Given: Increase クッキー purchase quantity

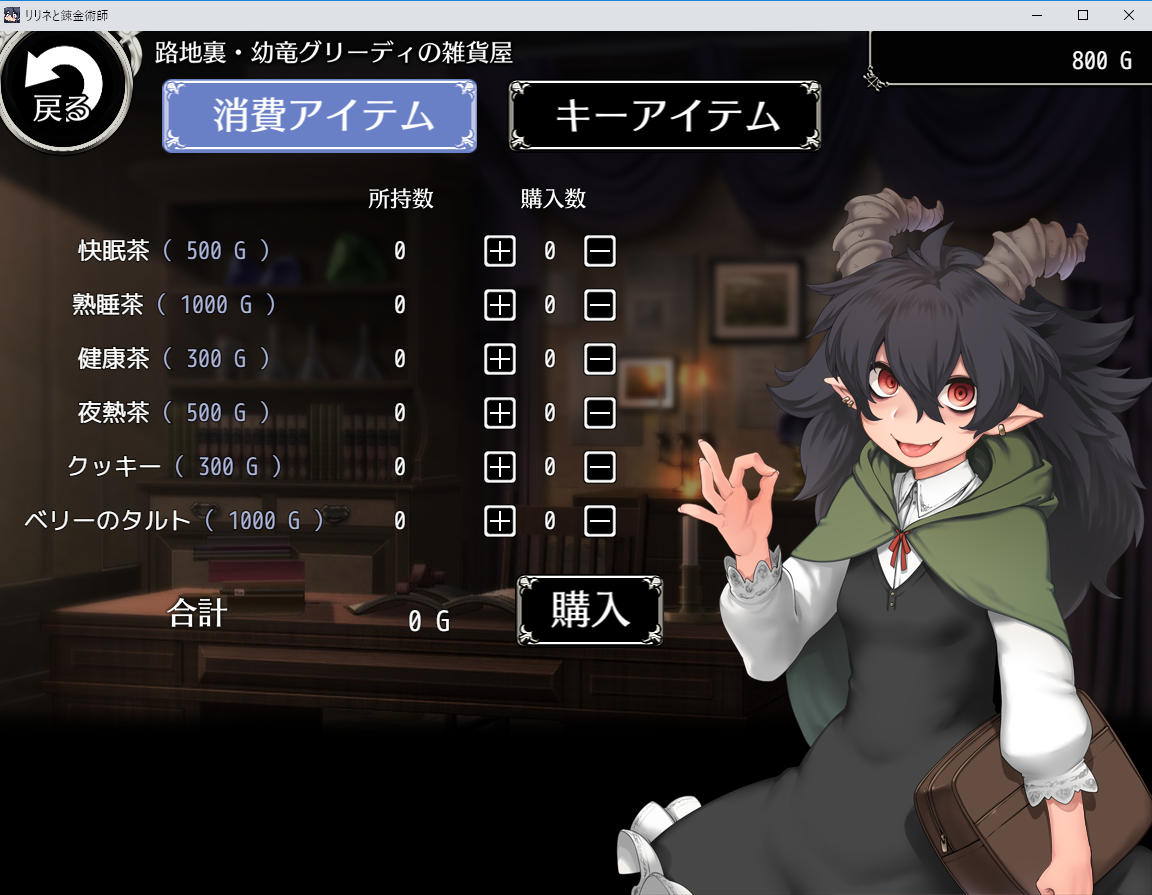Looking at the screenshot, I should pos(500,466).
